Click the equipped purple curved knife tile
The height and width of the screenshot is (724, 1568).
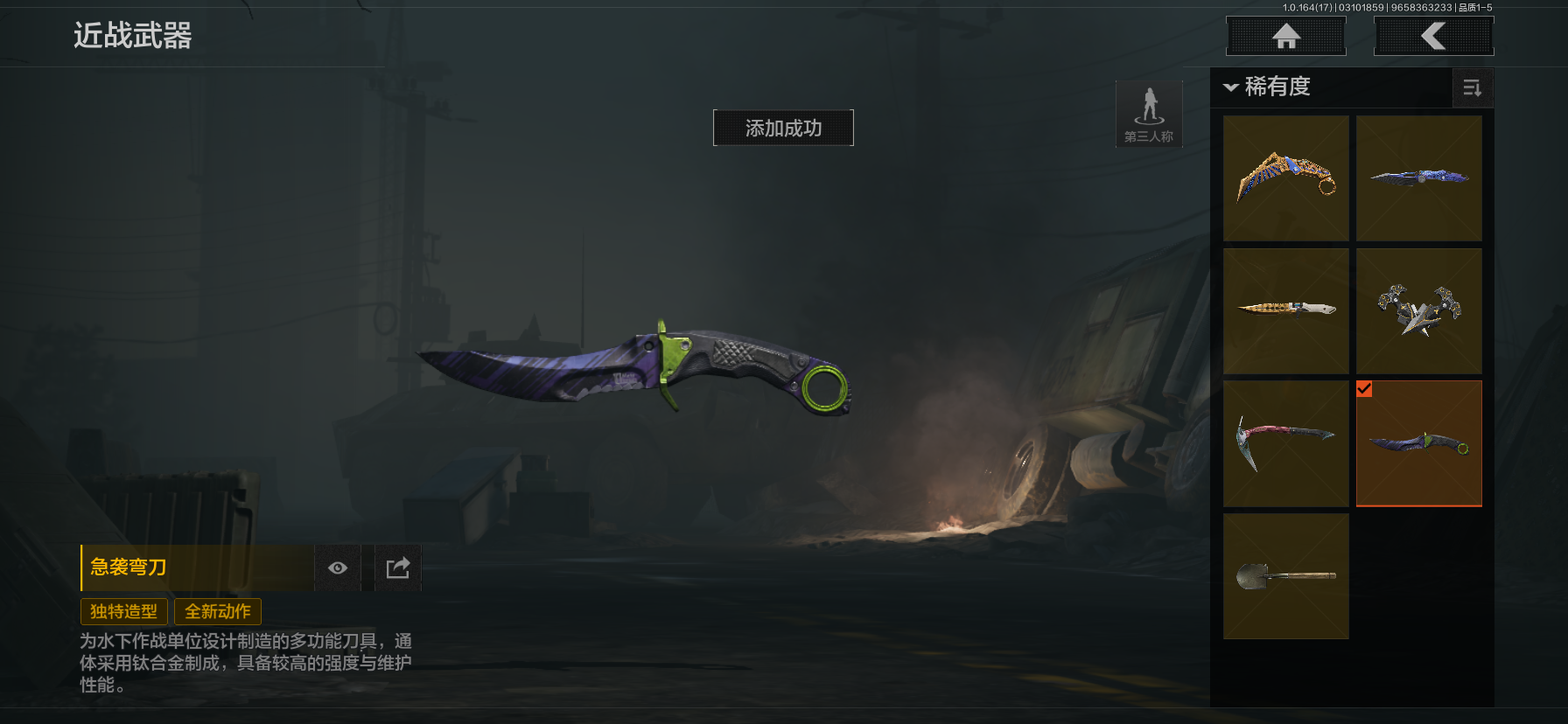pyautogui.click(x=1418, y=443)
